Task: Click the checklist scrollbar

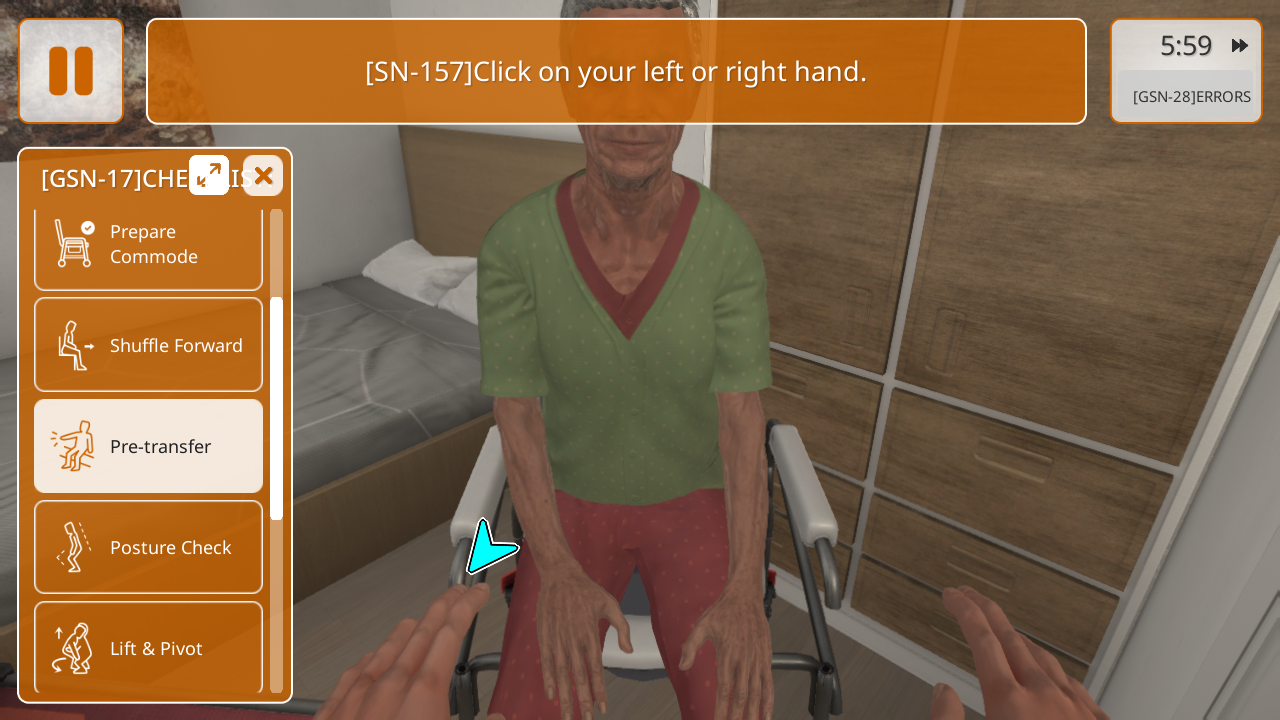Action: tap(277, 408)
